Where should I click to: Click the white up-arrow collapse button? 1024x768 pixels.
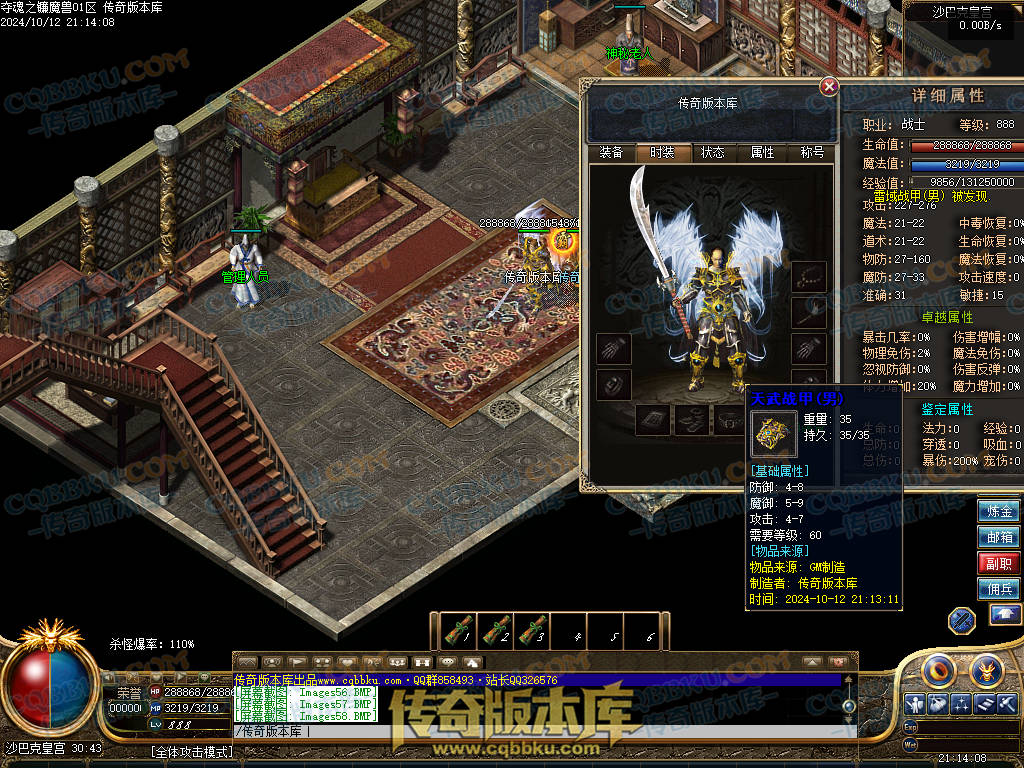[1005, 615]
